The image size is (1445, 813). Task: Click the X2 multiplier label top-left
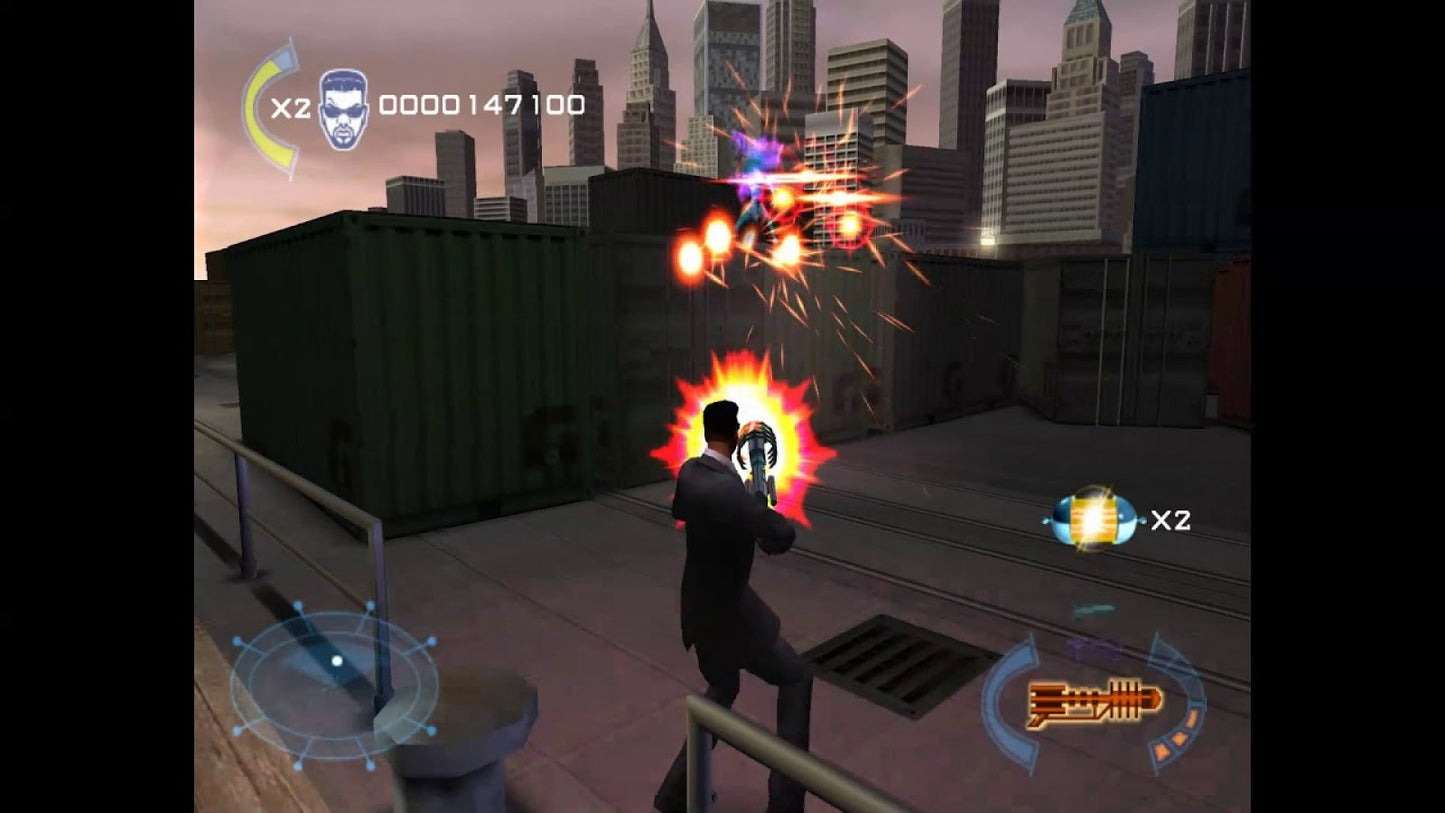tap(291, 108)
